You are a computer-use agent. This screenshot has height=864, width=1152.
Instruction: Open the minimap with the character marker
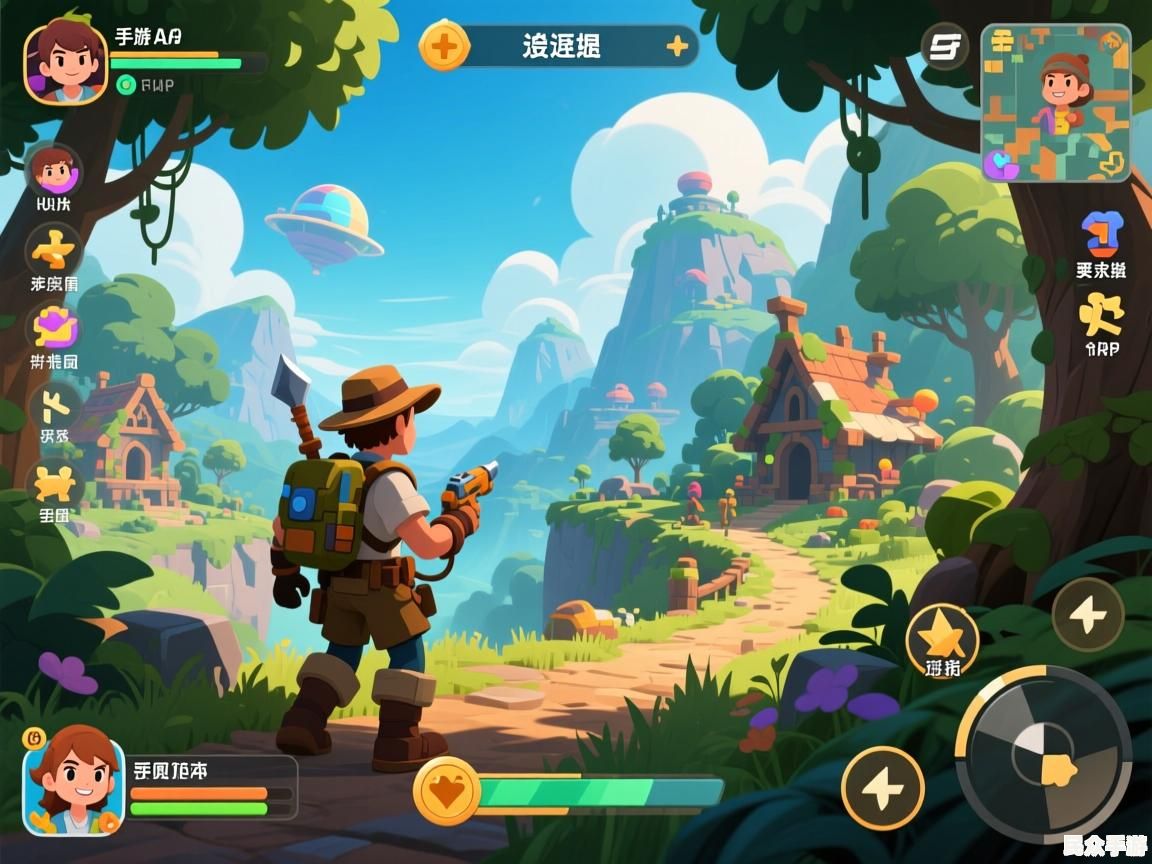point(1056,103)
